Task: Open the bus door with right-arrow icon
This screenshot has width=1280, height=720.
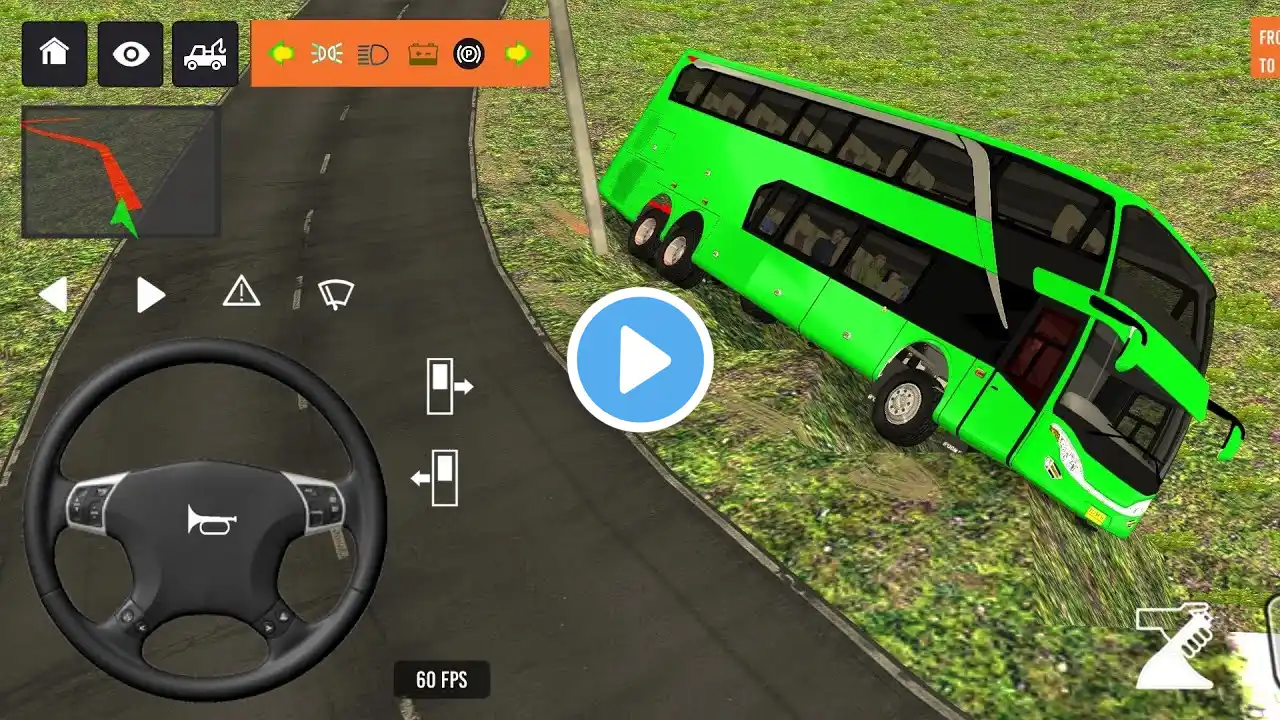Action: pos(448,386)
